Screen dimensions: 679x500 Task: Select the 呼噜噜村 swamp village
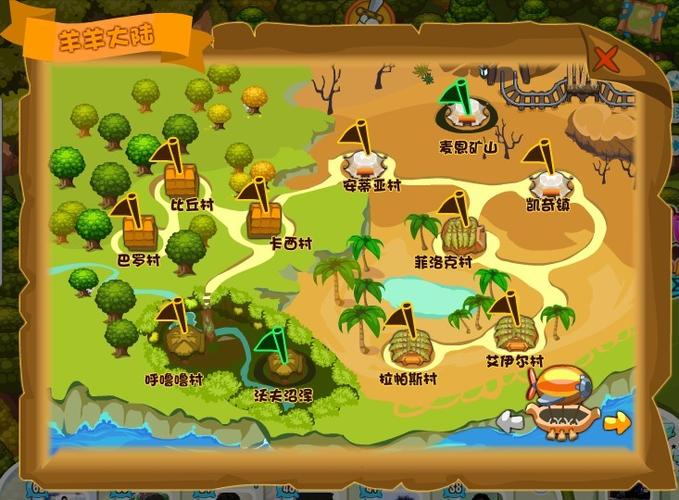click(x=183, y=342)
